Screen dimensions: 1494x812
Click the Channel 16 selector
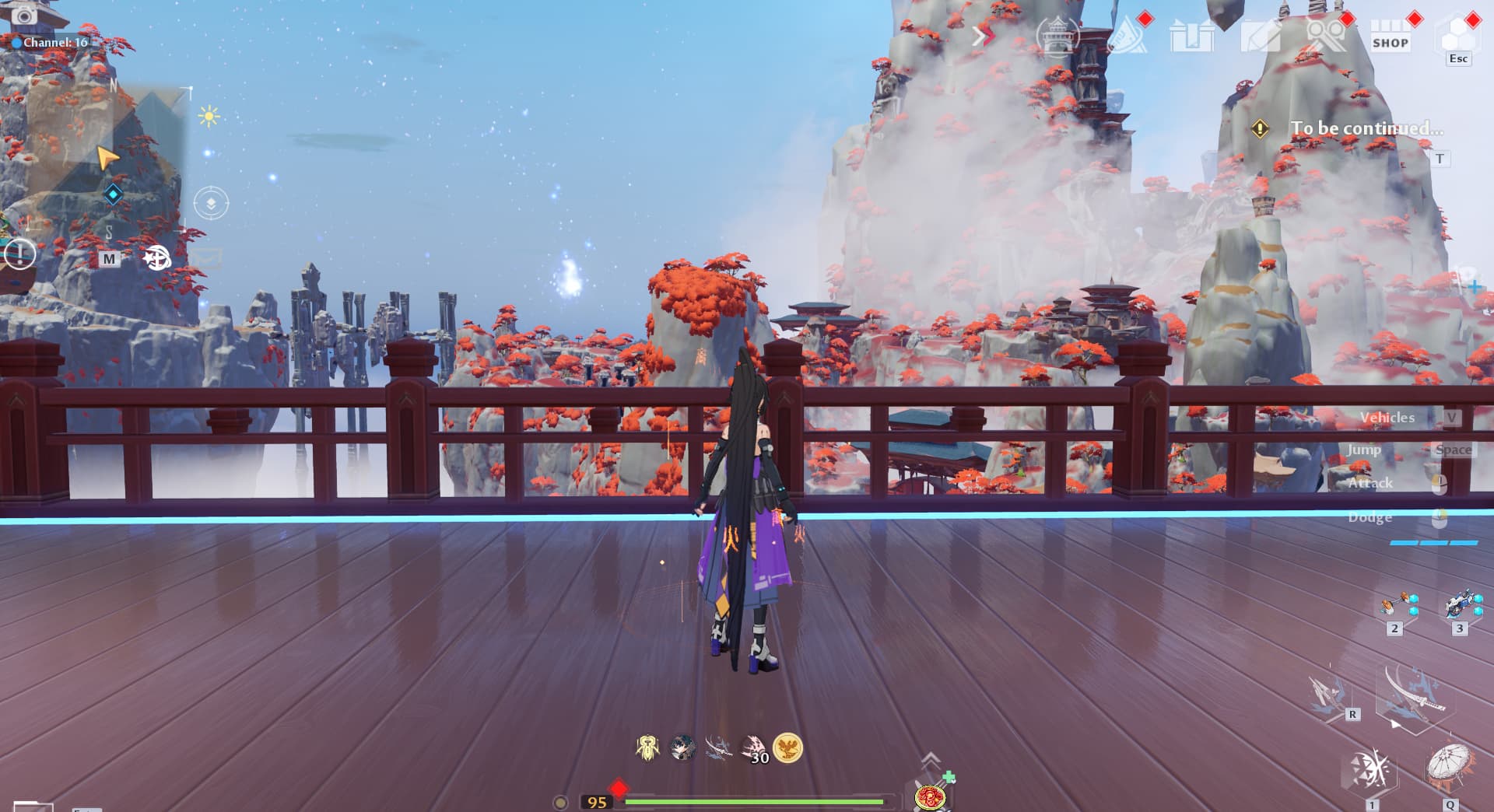coord(49,42)
